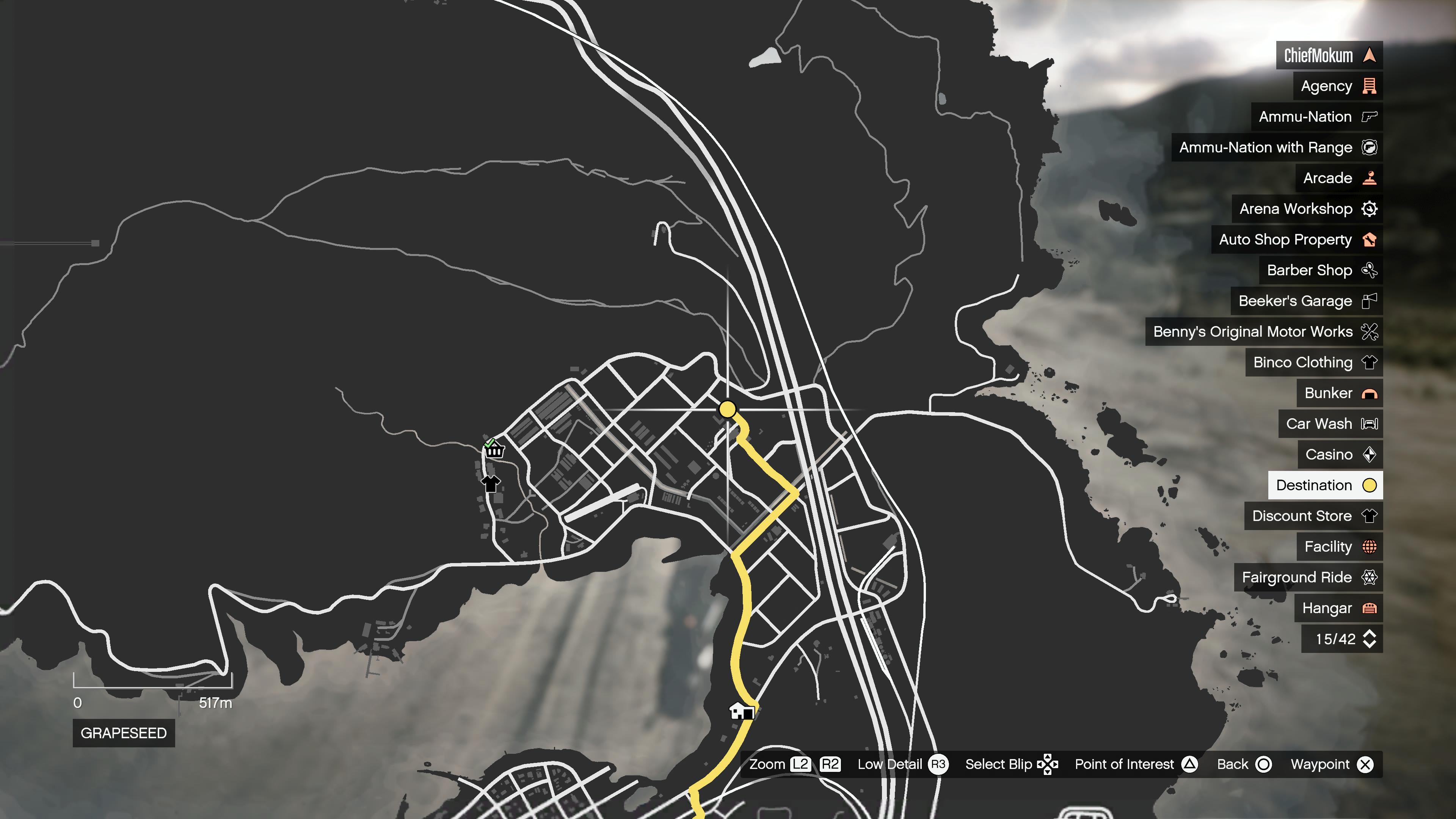Select Ammu-Nation with Range in legend

coord(1276,147)
